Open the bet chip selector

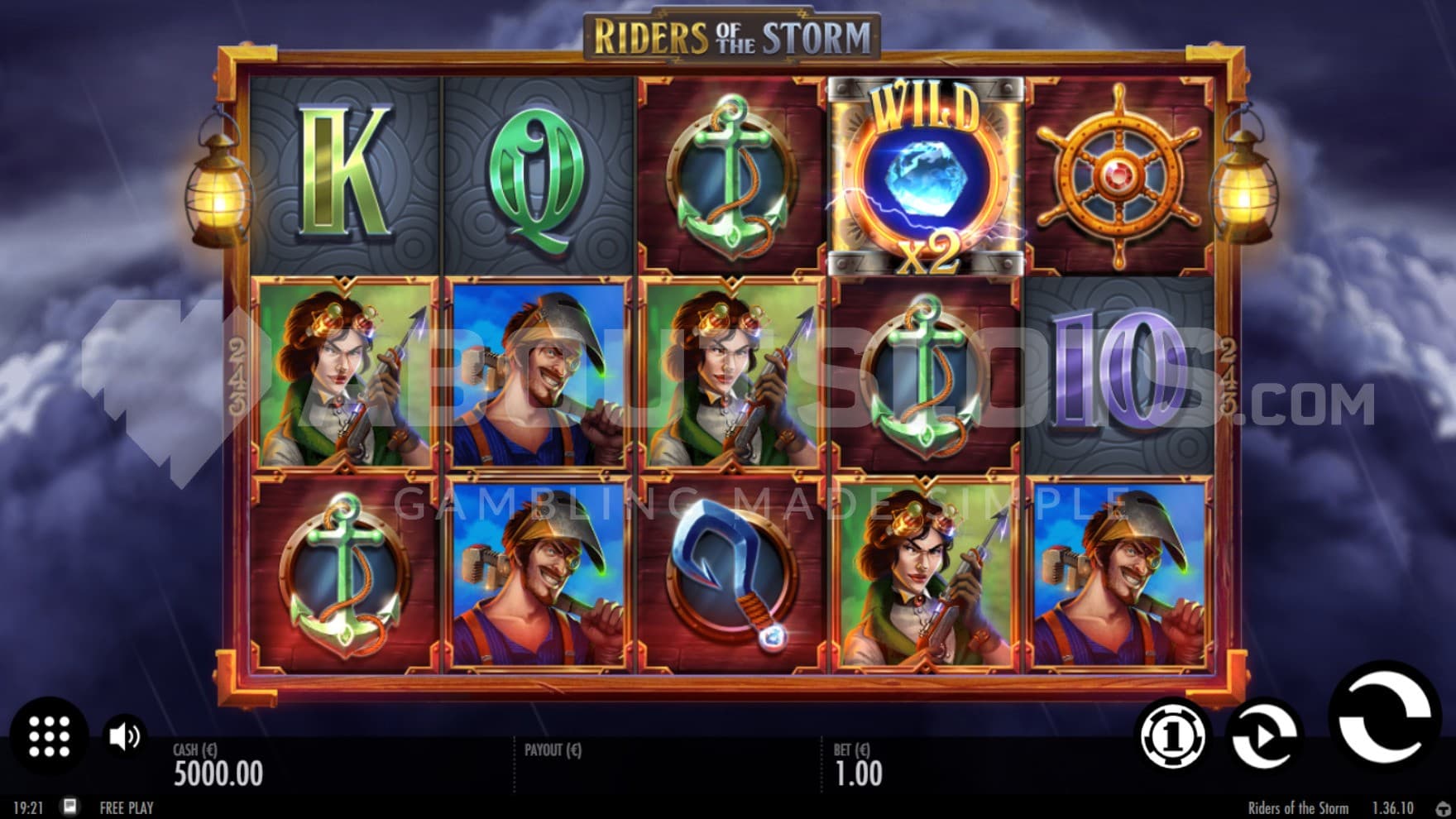point(1173,735)
